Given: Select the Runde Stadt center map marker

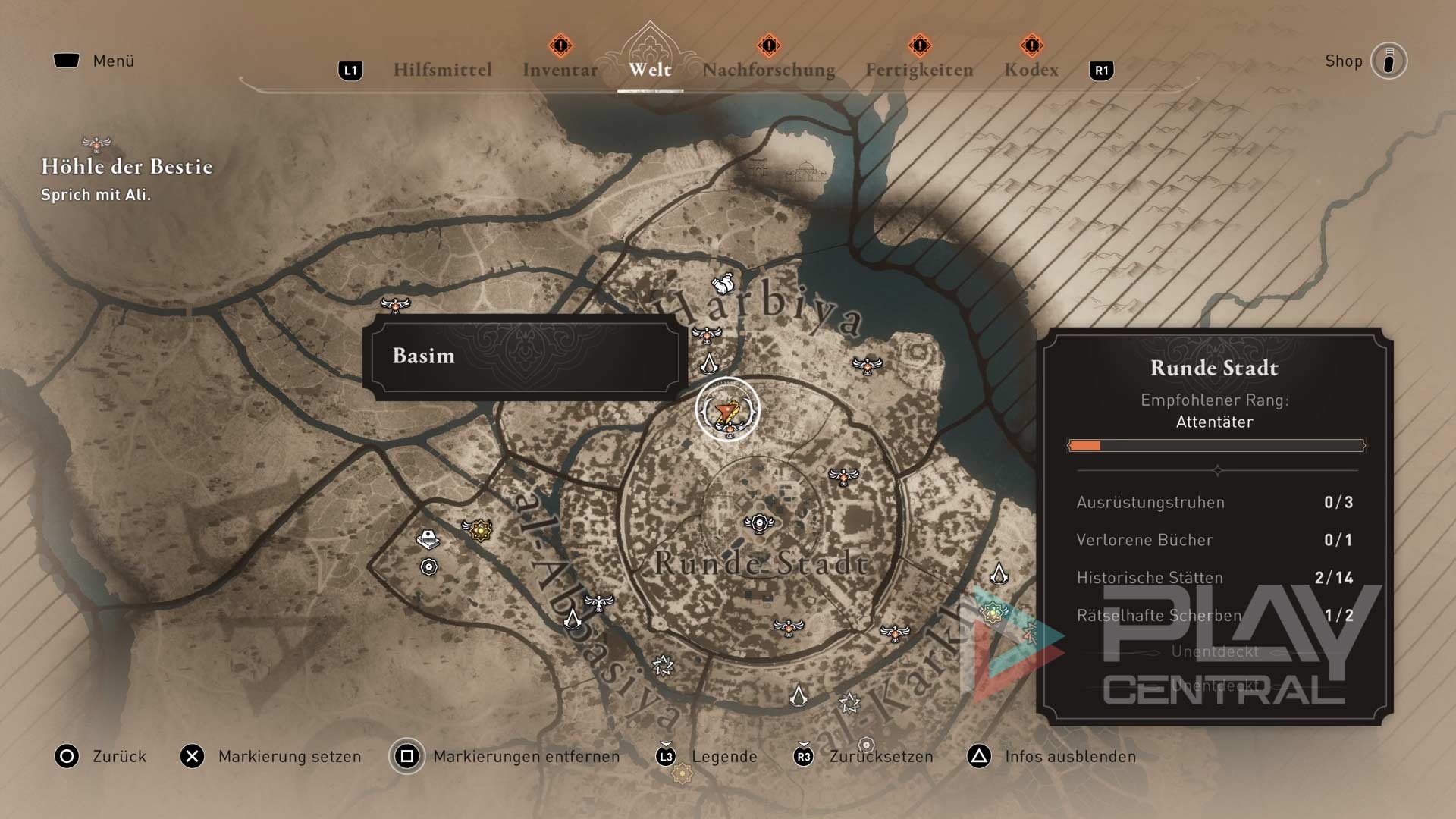Looking at the screenshot, I should (759, 522).
